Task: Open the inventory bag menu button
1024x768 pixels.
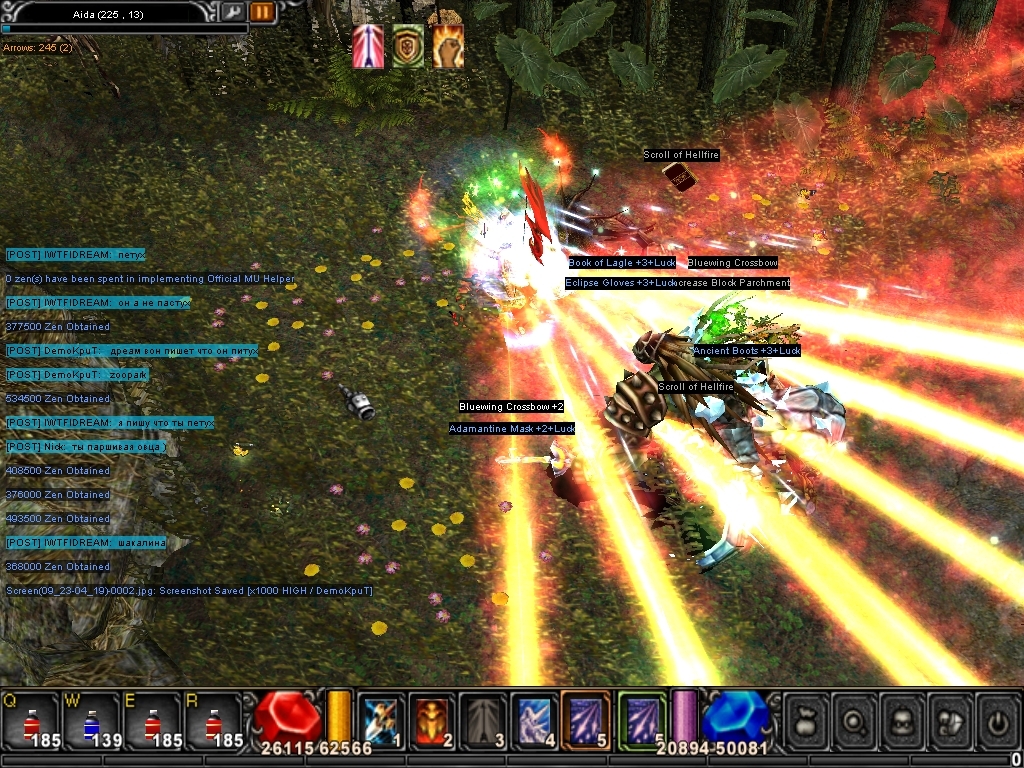Action: (806, 718)
